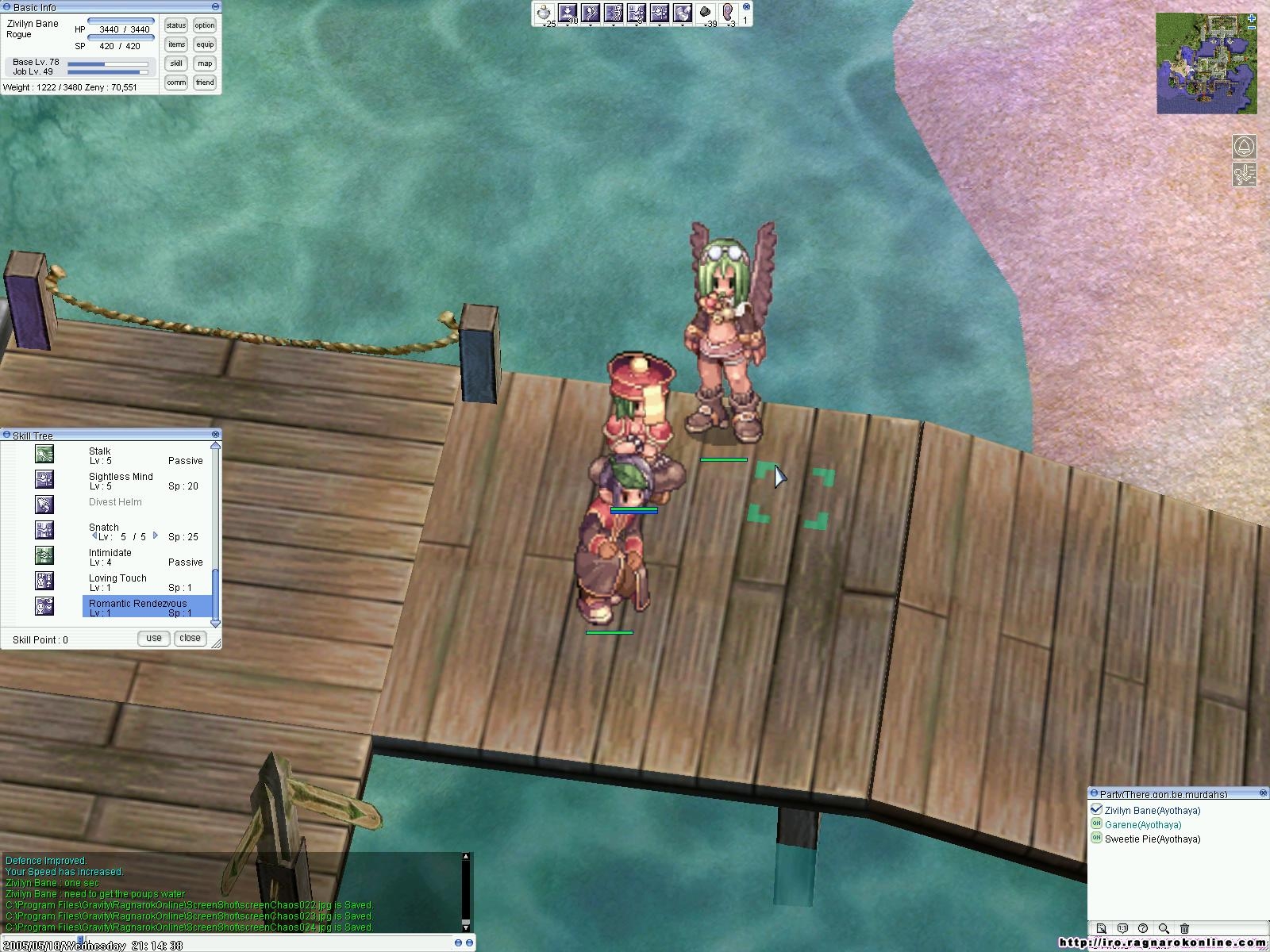The width and height of the screenshot is (1270, 952).
Task: Select party member Sweetie Pie
Action: coord(1152,839)
